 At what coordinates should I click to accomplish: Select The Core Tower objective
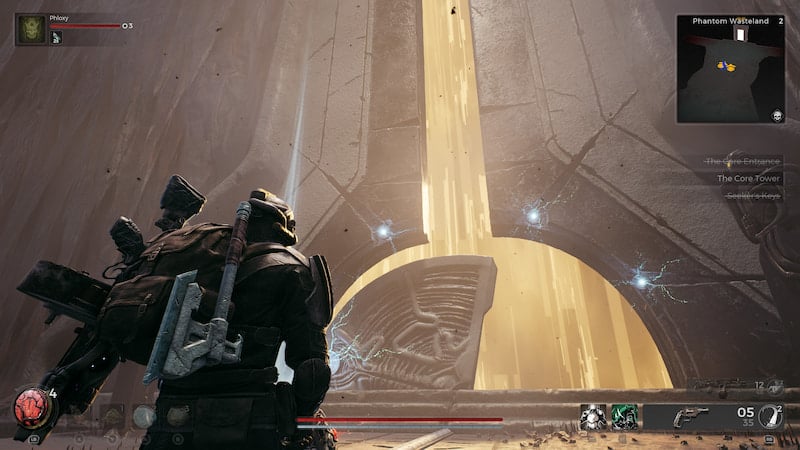click(747, 178)
